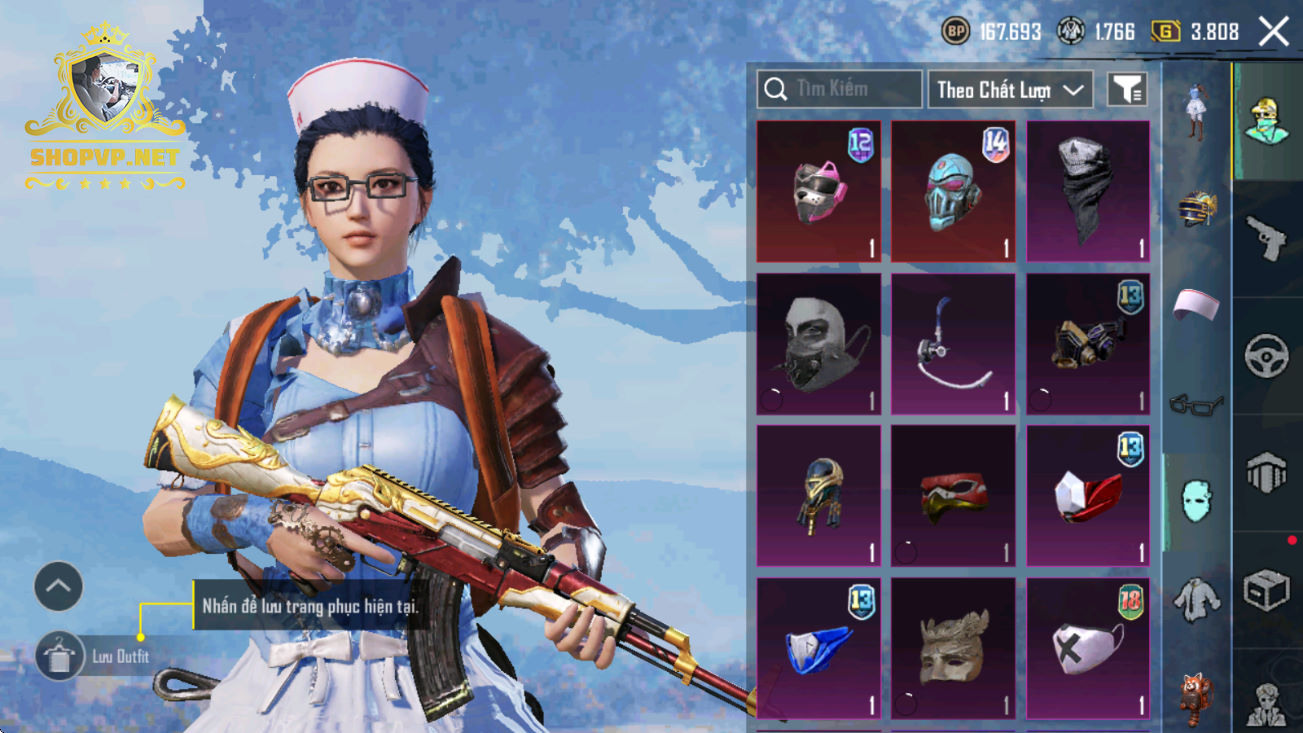Pick the red bird beak mask
The width and height of the screenshot is (1303, 733).
pos(953,496)
